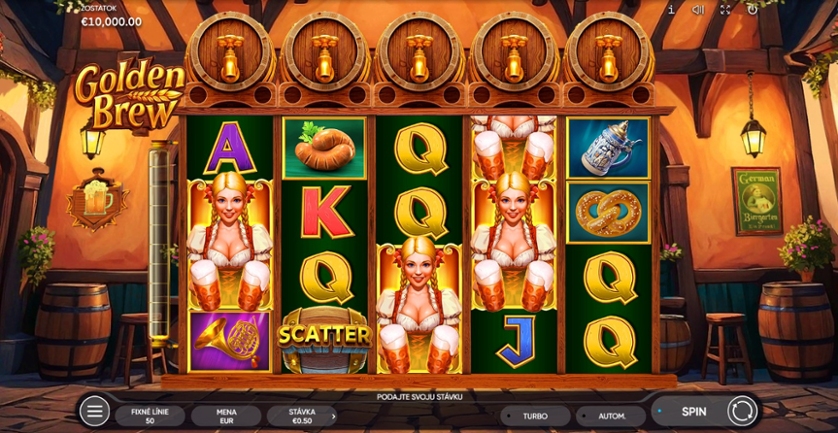The image size is (838, 433).
Task: Activate the circular arrows spin icon
Action: tap(741, 411)
